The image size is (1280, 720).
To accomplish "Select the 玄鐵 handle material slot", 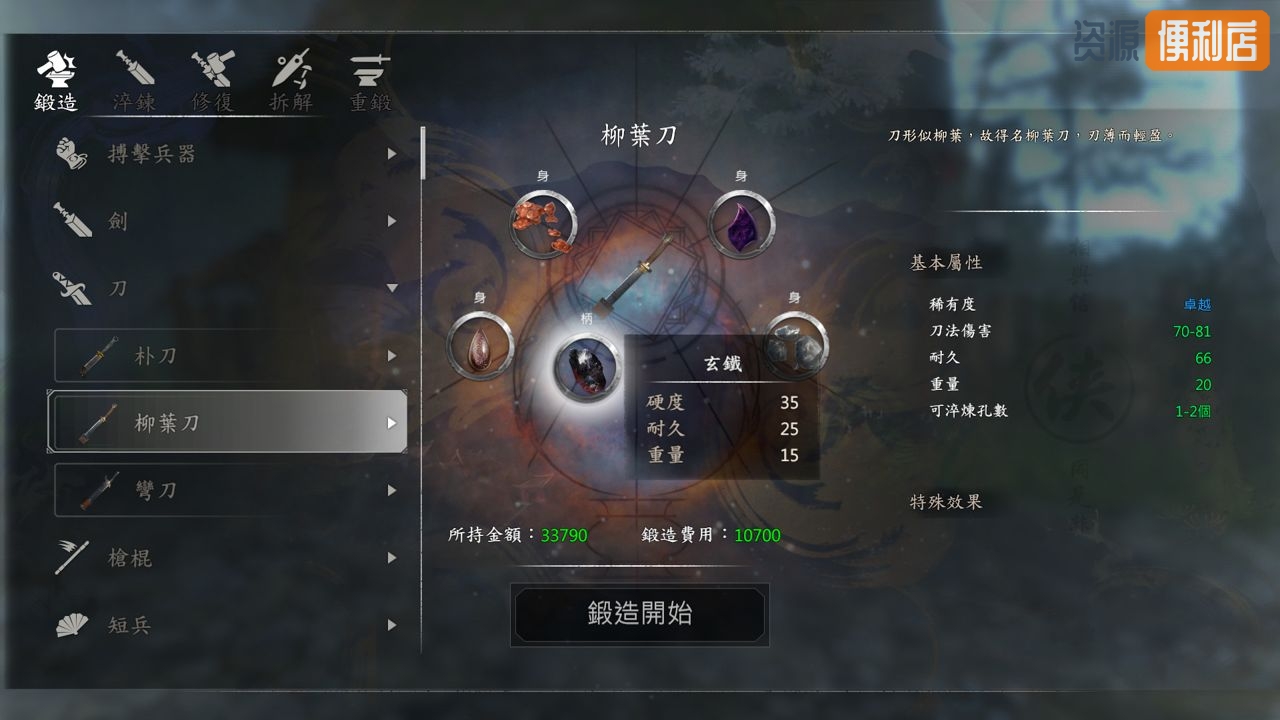I will pos(588,368).
